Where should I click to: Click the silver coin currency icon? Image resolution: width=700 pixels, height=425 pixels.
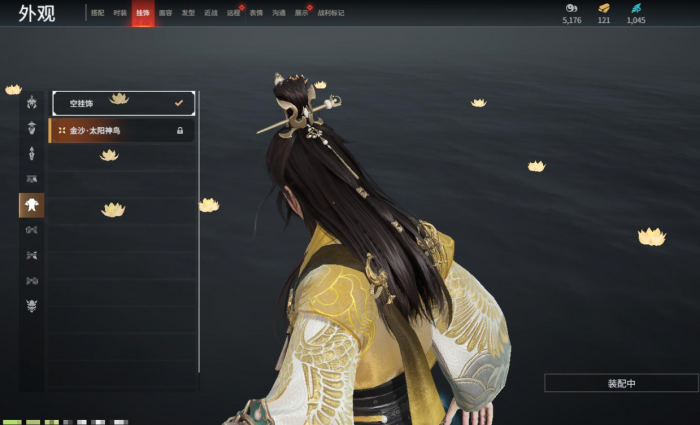[571, 8]
